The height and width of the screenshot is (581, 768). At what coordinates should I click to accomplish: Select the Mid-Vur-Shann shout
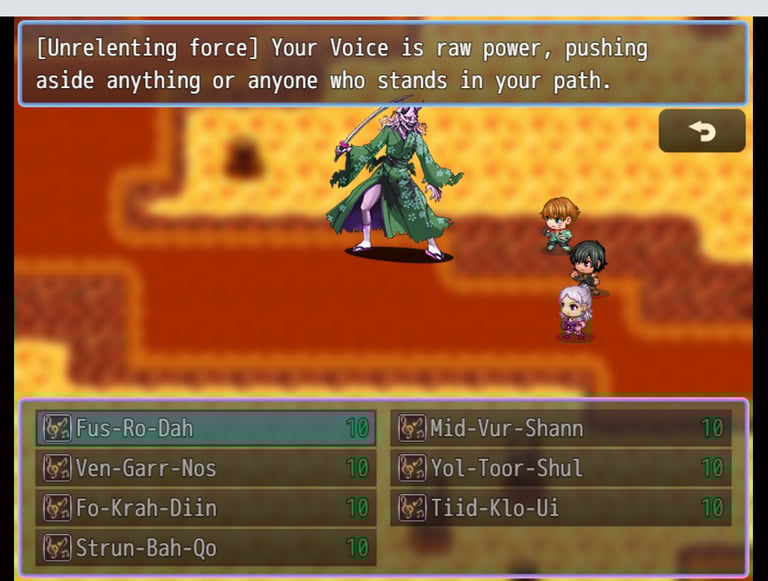point(560,428)
